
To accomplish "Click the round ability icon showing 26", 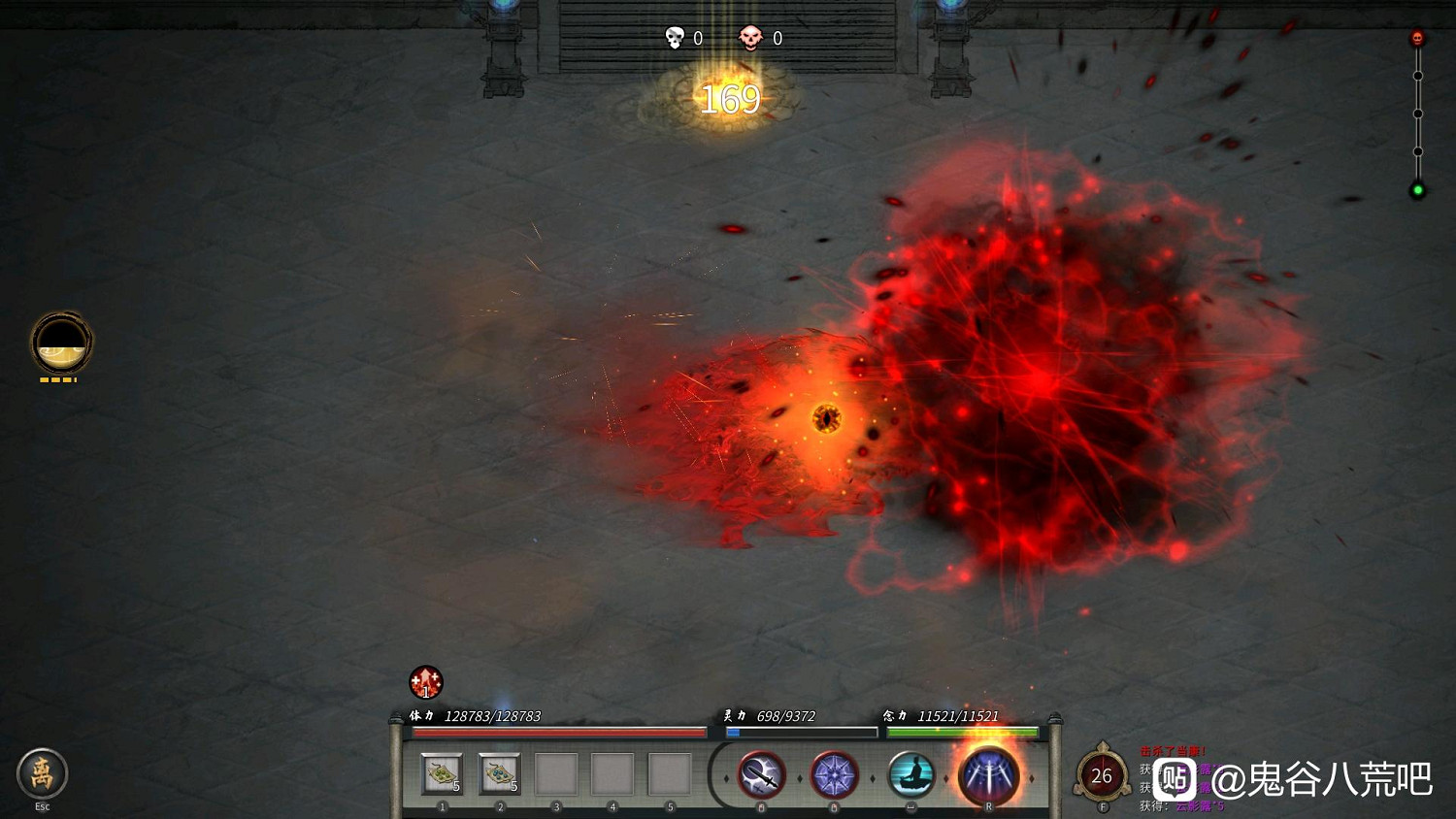I will point(1101,775).
